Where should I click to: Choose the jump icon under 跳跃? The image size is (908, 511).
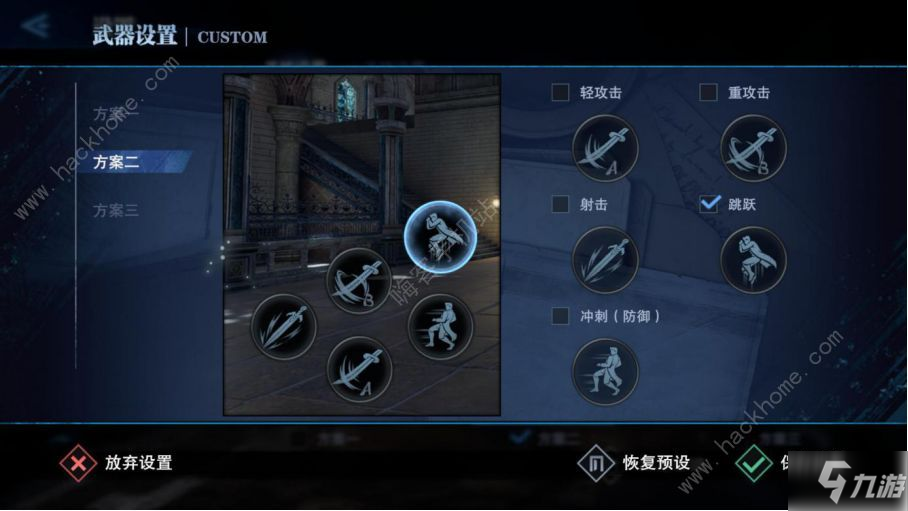click(x=753, y=259)
